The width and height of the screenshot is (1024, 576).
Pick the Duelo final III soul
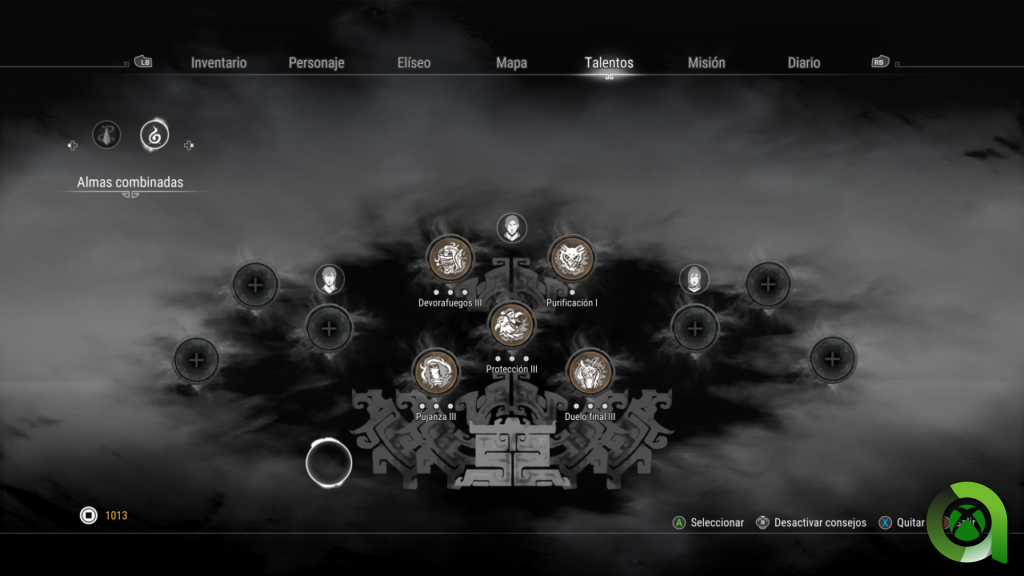click(590, 373)
